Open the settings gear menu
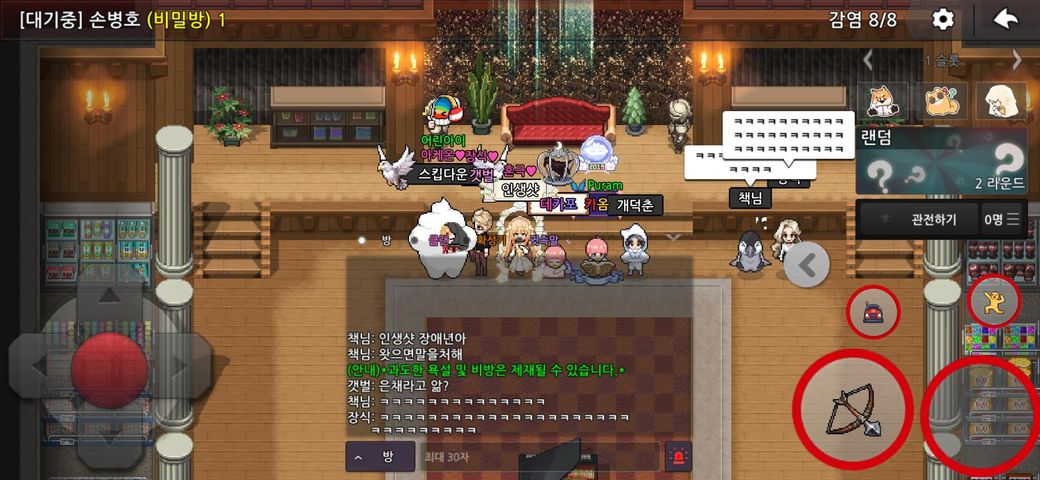This screenshot has height=480, width=1040. [x=943, y=19]
